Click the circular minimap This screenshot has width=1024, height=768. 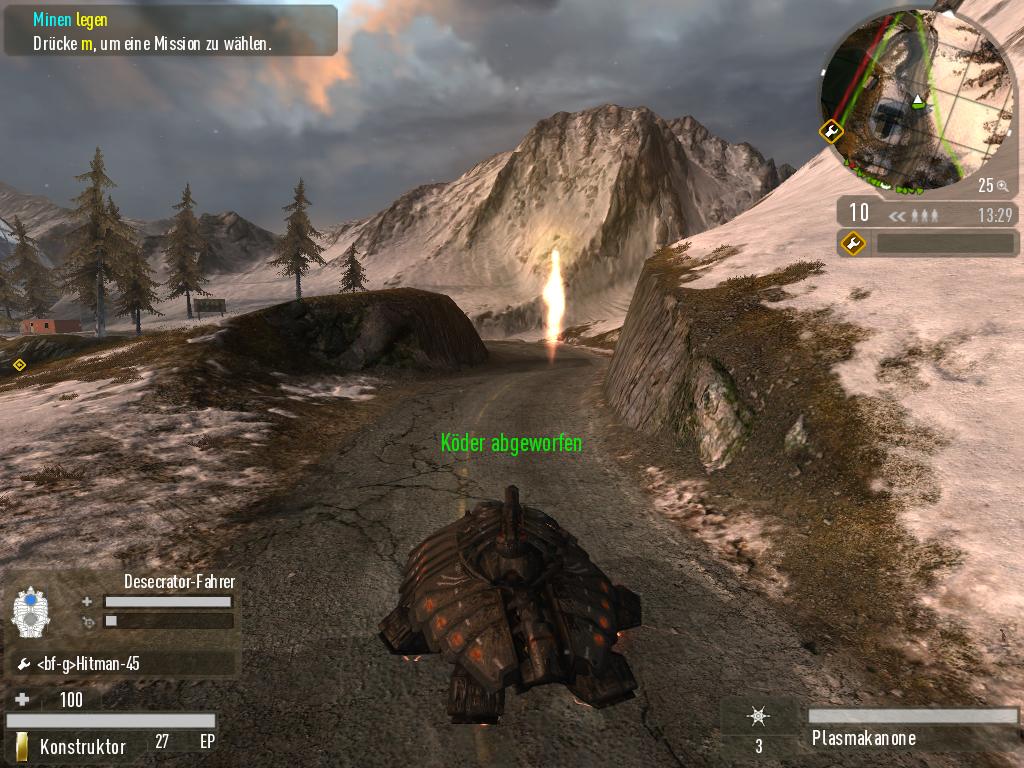point(907,99)
